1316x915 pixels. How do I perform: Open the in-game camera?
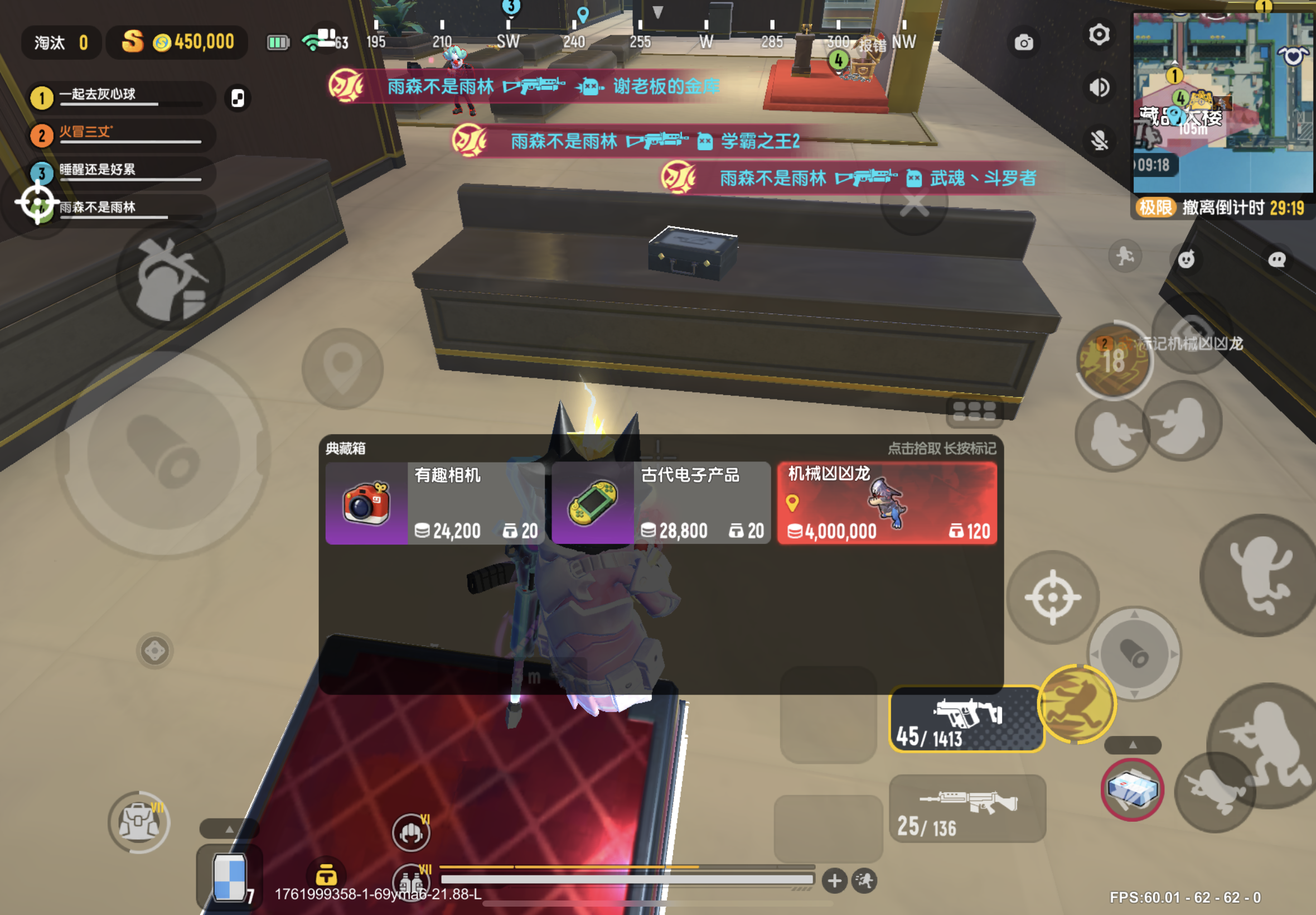pos(1024,42)
